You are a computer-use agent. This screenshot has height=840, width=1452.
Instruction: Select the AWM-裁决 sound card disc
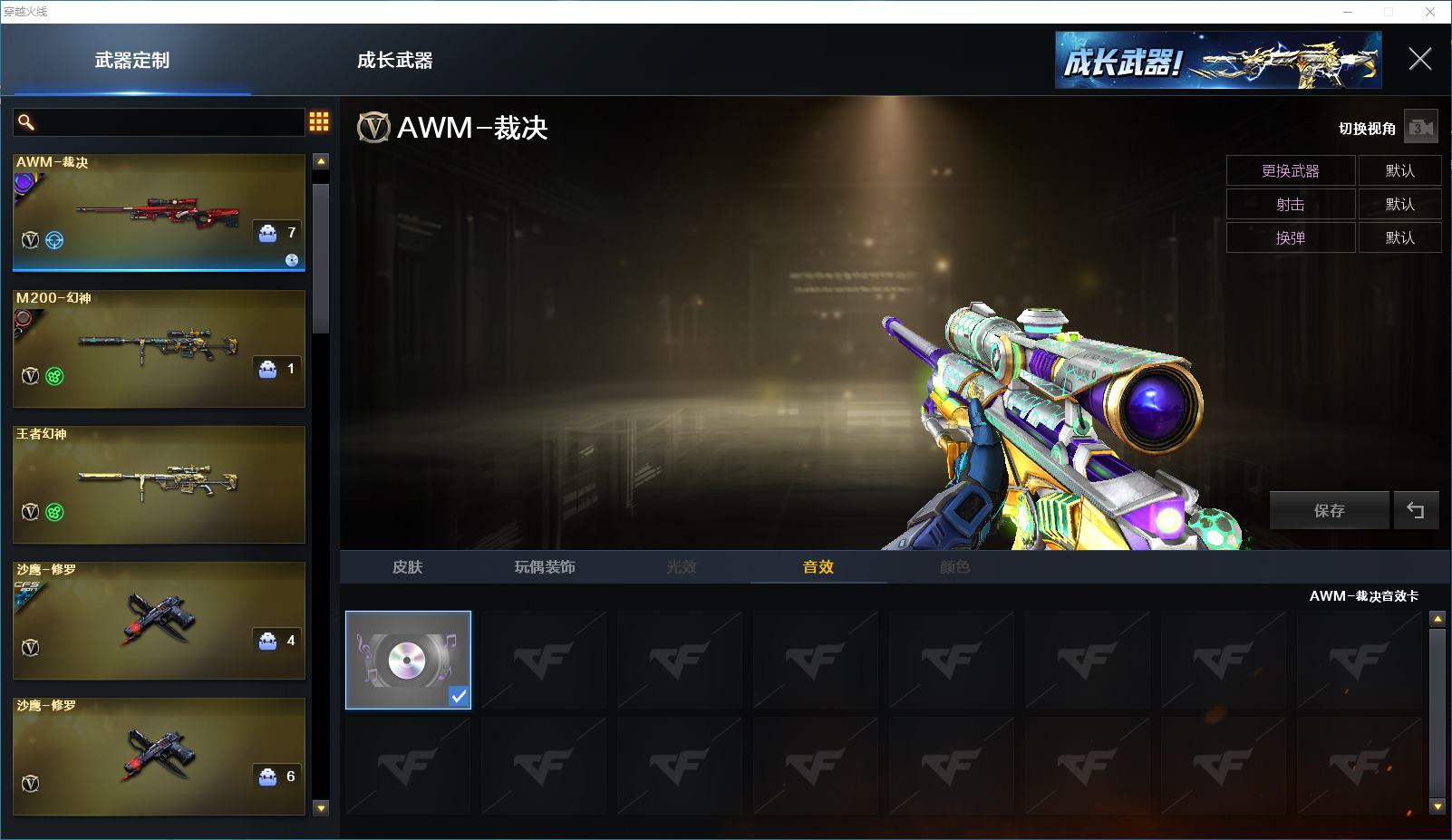pos(408,660)
